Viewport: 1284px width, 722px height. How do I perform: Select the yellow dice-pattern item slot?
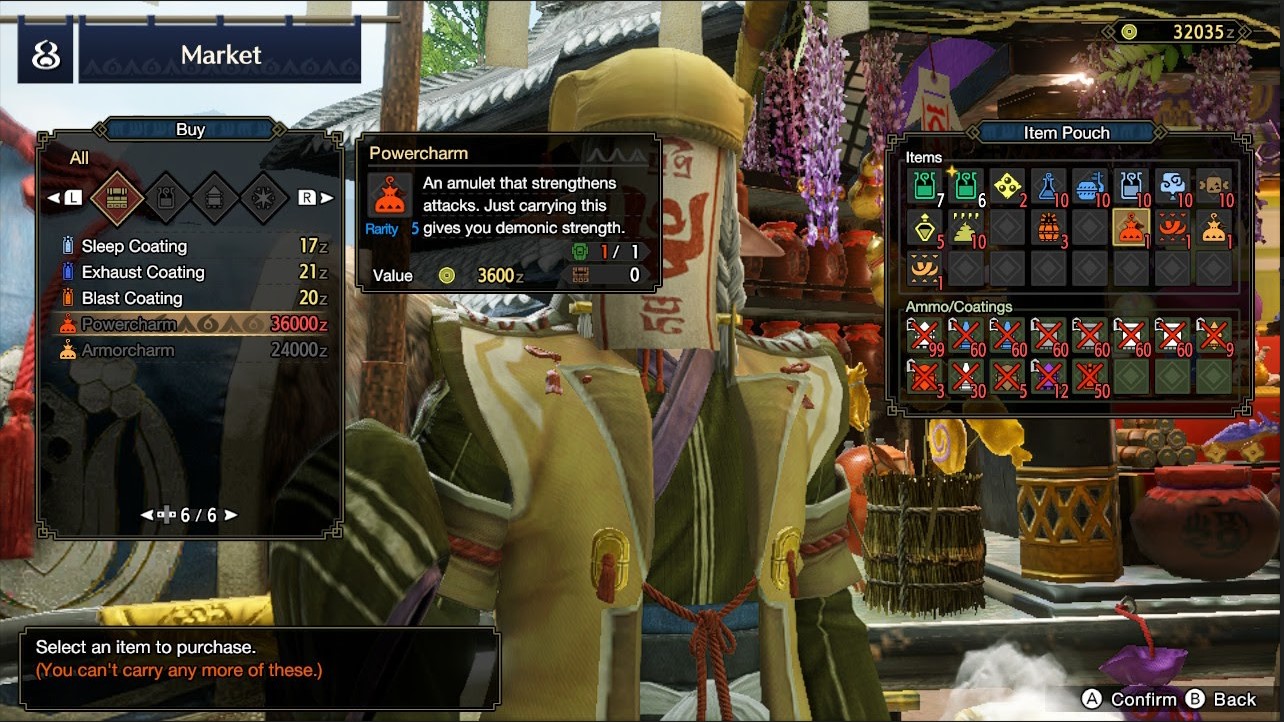(1007, 186)
